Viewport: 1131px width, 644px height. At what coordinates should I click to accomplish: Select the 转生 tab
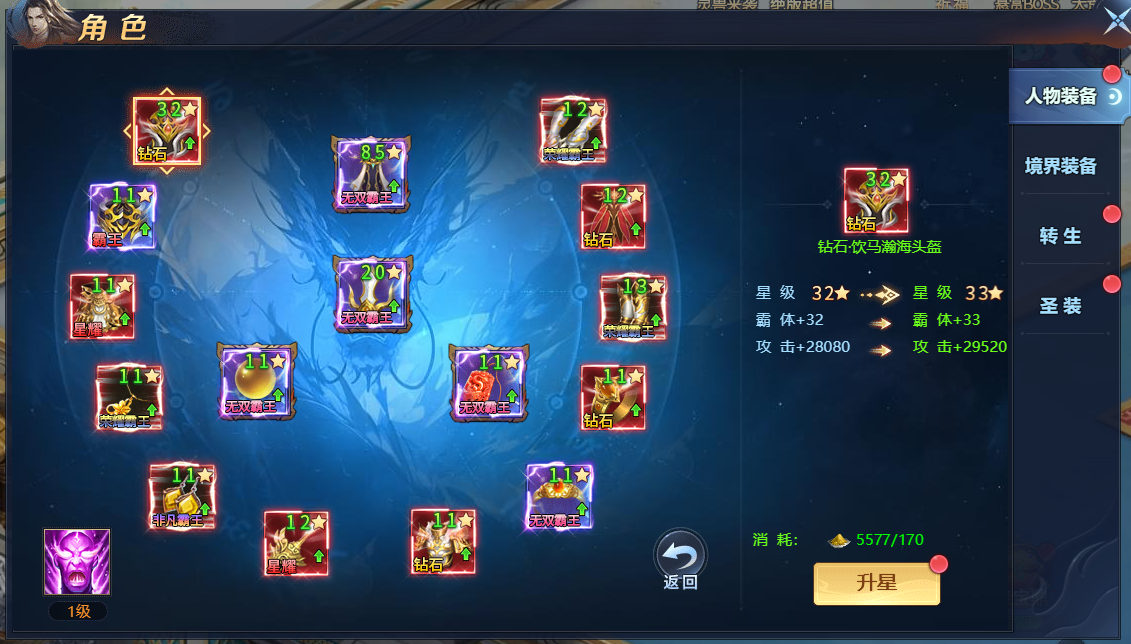point(1061,236)
